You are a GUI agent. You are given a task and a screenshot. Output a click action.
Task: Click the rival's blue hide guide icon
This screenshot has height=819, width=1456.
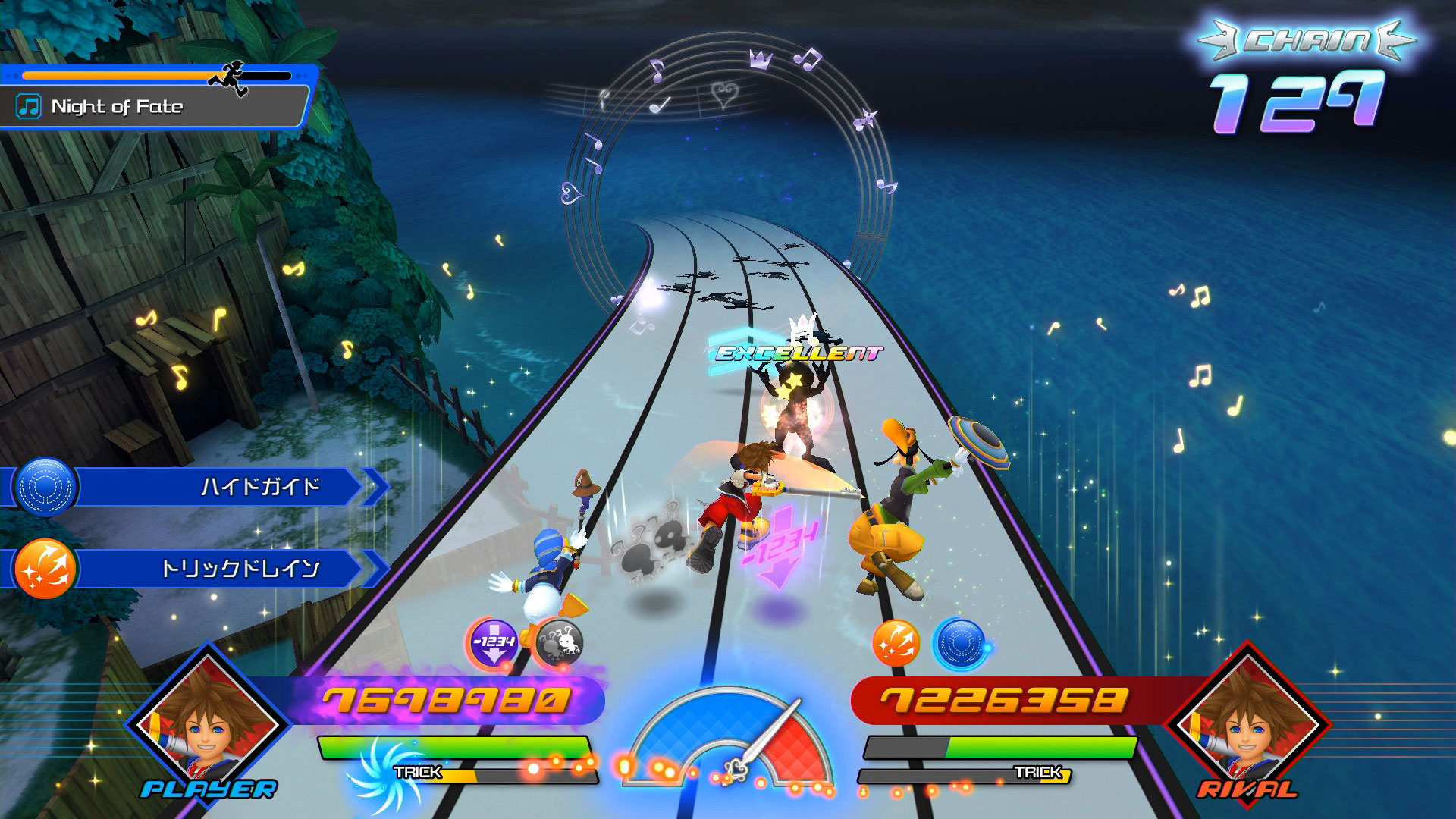(960, 643)
